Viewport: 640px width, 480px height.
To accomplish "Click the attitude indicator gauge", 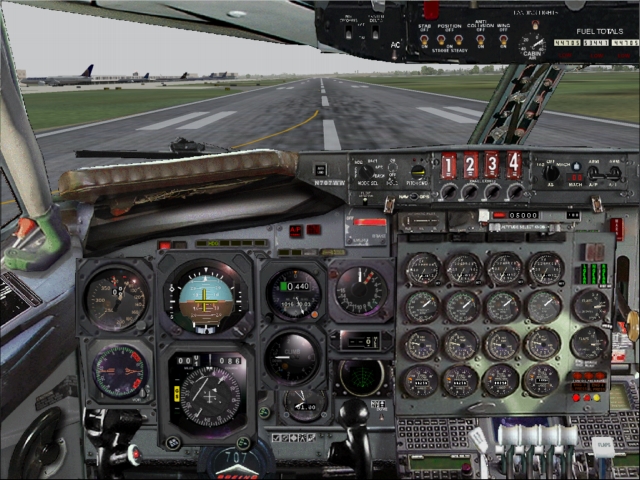I will (x=205, y=295).
